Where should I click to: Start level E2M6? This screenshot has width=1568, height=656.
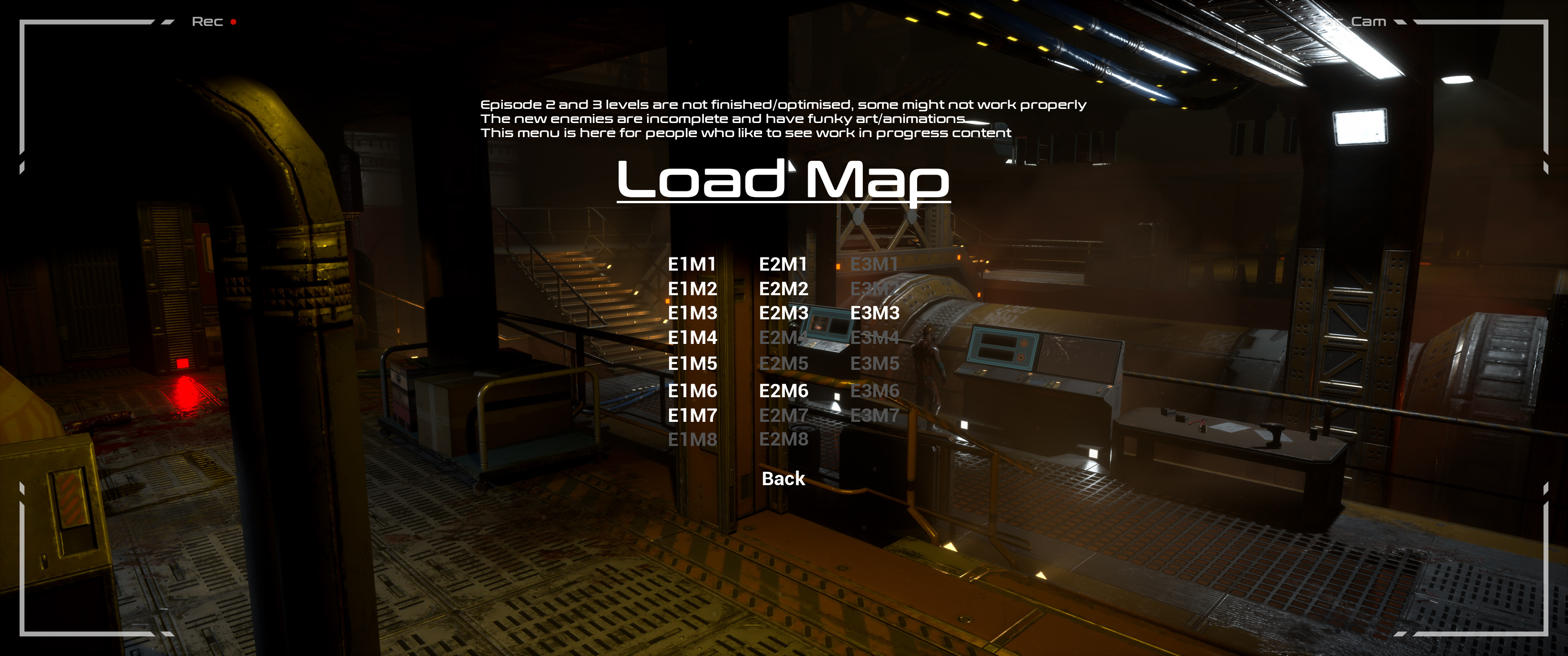(784, 391)
